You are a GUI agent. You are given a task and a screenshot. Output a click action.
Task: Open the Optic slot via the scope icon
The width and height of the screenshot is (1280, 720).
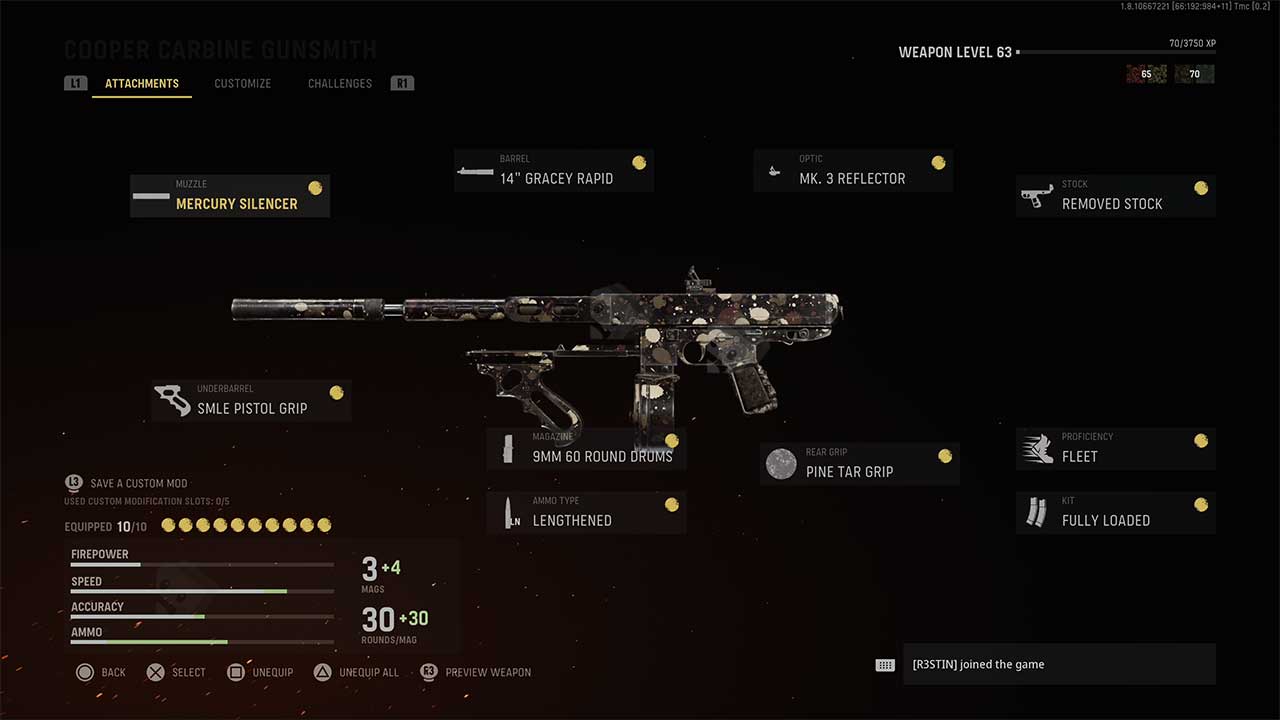[774, 170]
